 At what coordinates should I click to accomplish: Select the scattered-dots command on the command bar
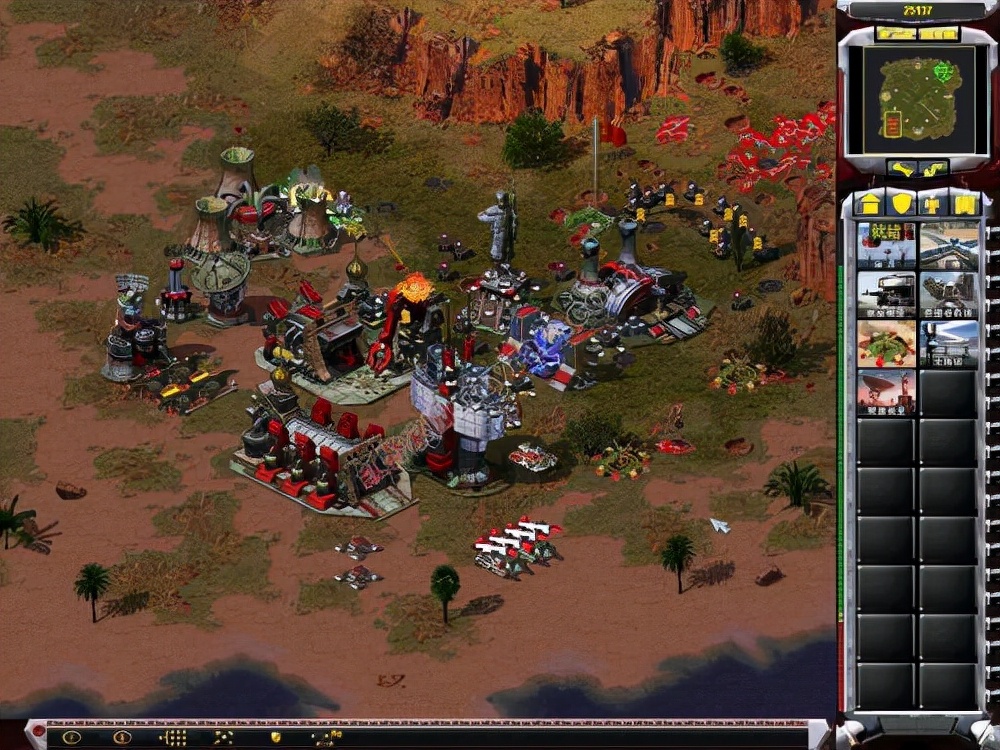(x=223, y=738)
